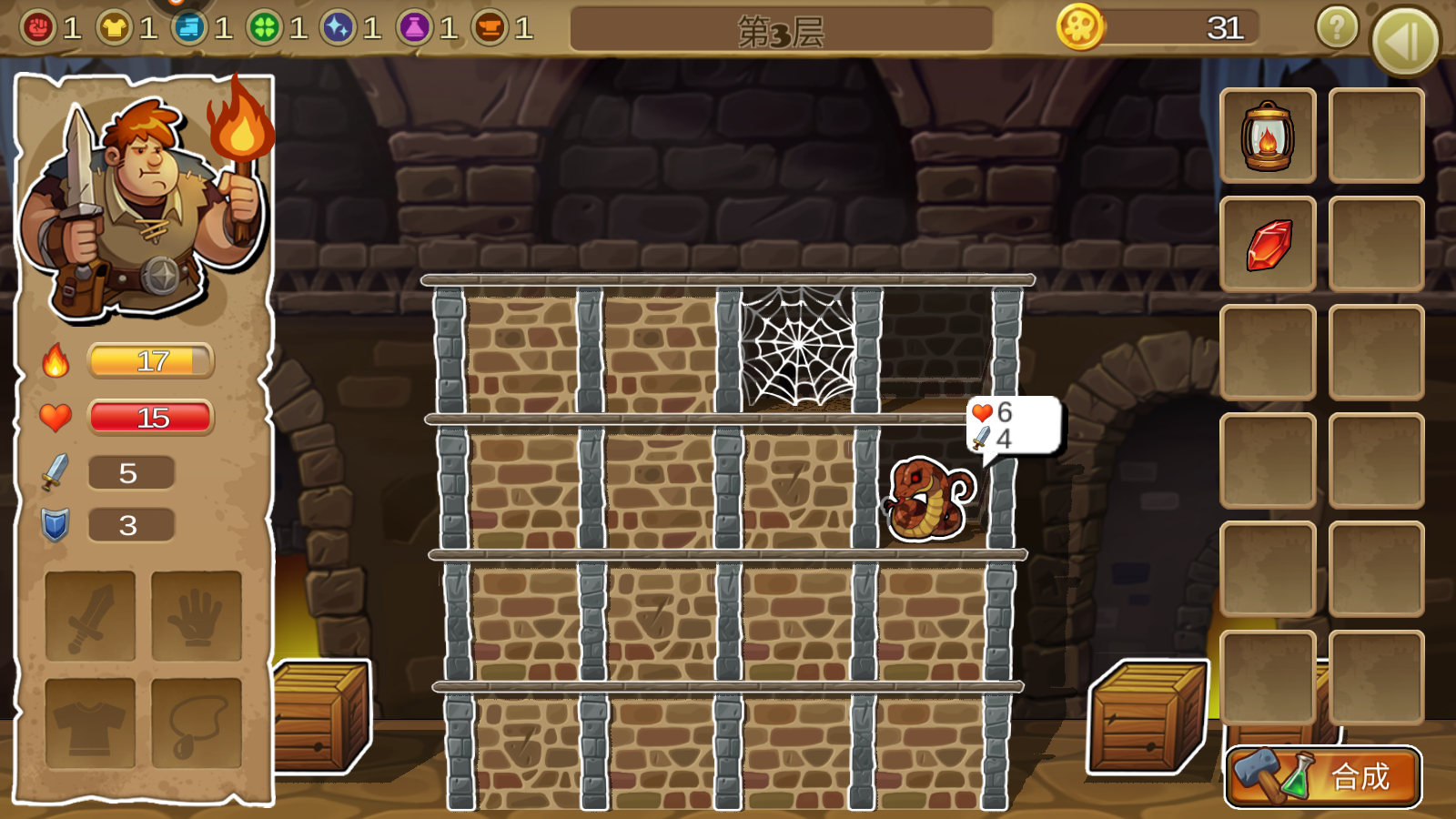Choose the empty necklace equipment slot
Screen dimensions: 1456x819
[196, 723]
